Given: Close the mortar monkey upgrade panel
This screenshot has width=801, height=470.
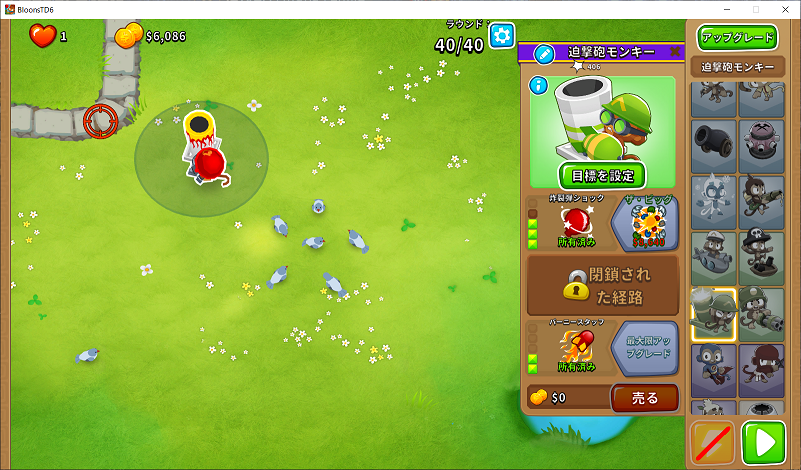Looking at the screenshot, I should click(675, 51).
